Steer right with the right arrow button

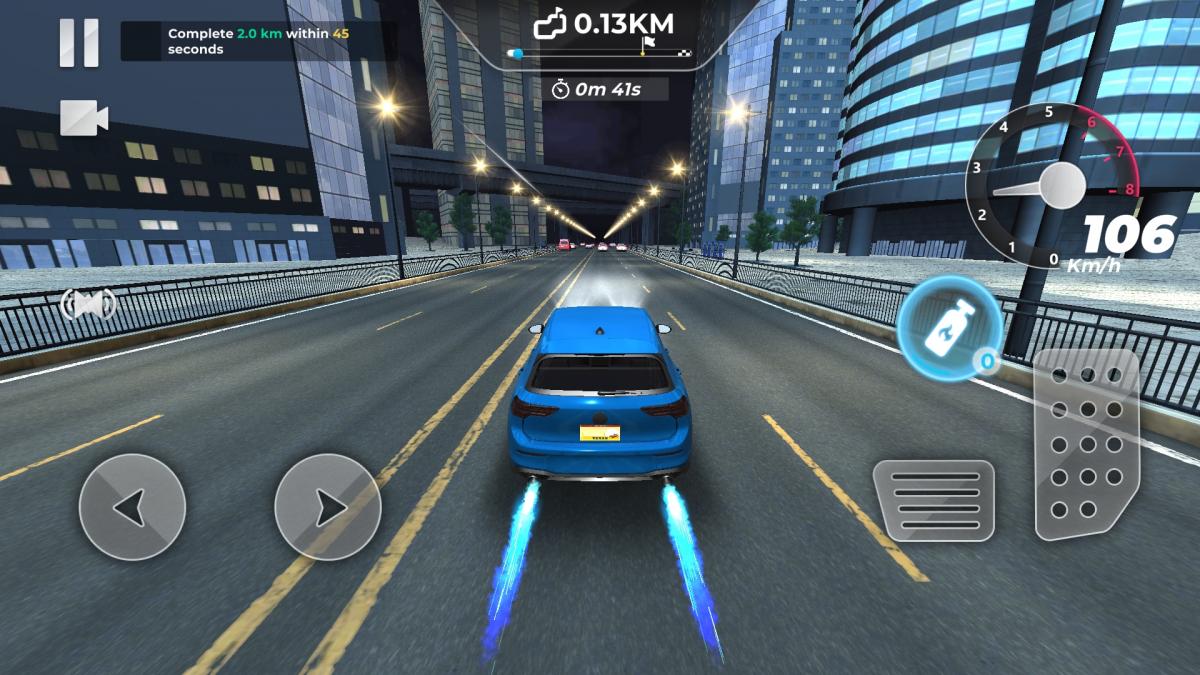tap(327, 507)
